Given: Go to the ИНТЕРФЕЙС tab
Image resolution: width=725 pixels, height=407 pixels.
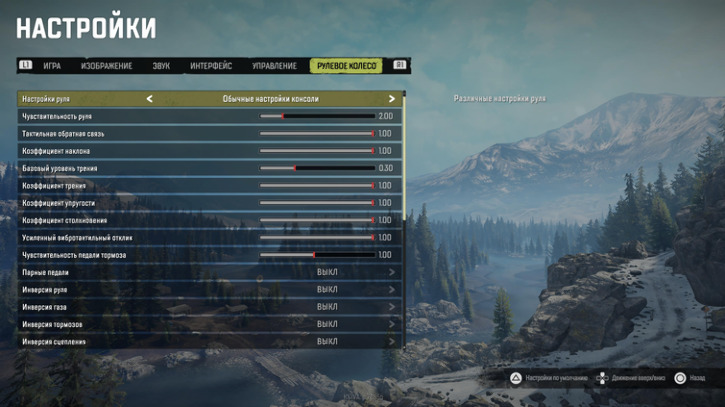Looking at the screenshot, I should (211, 66).
